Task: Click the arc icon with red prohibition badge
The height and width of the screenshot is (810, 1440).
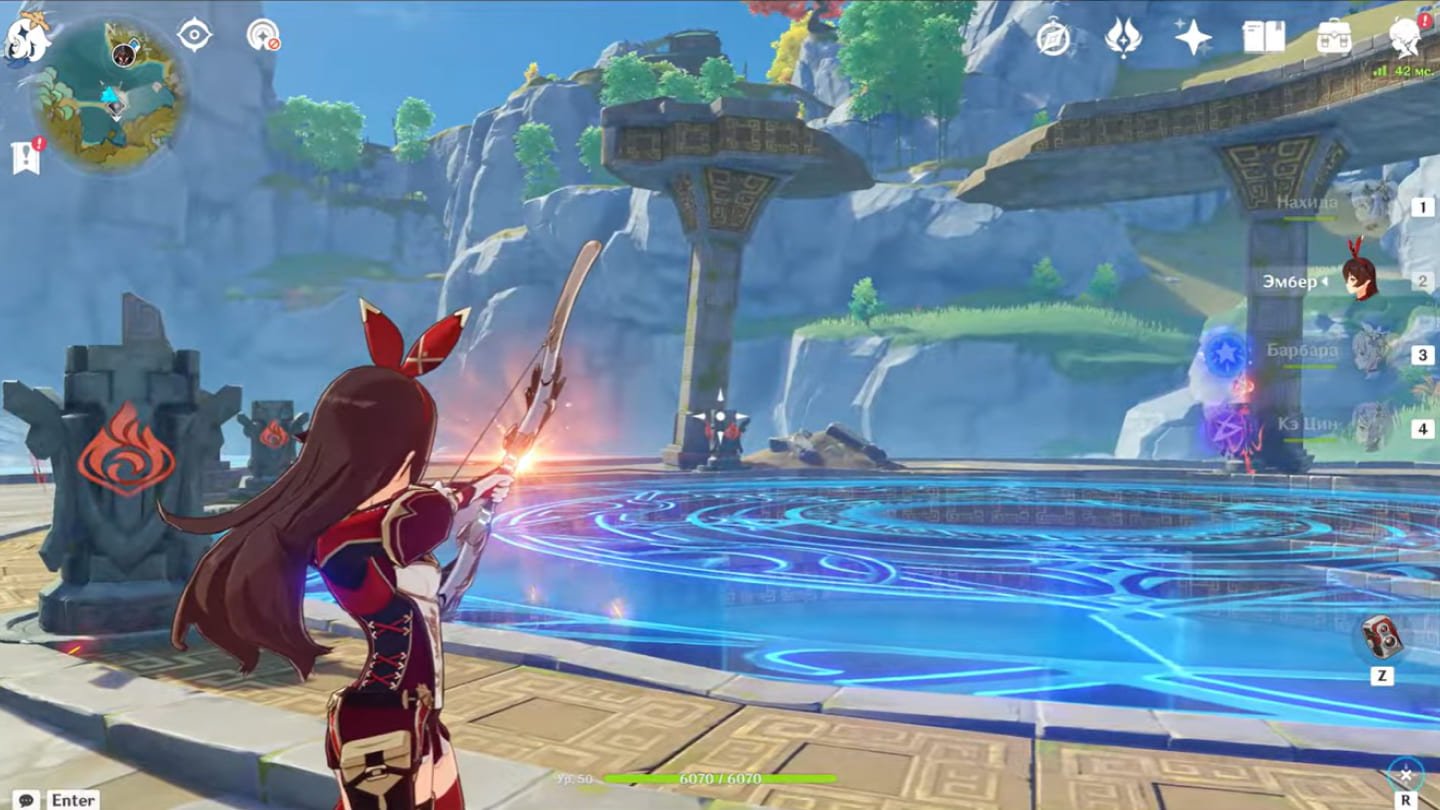Action: point(263,35)
